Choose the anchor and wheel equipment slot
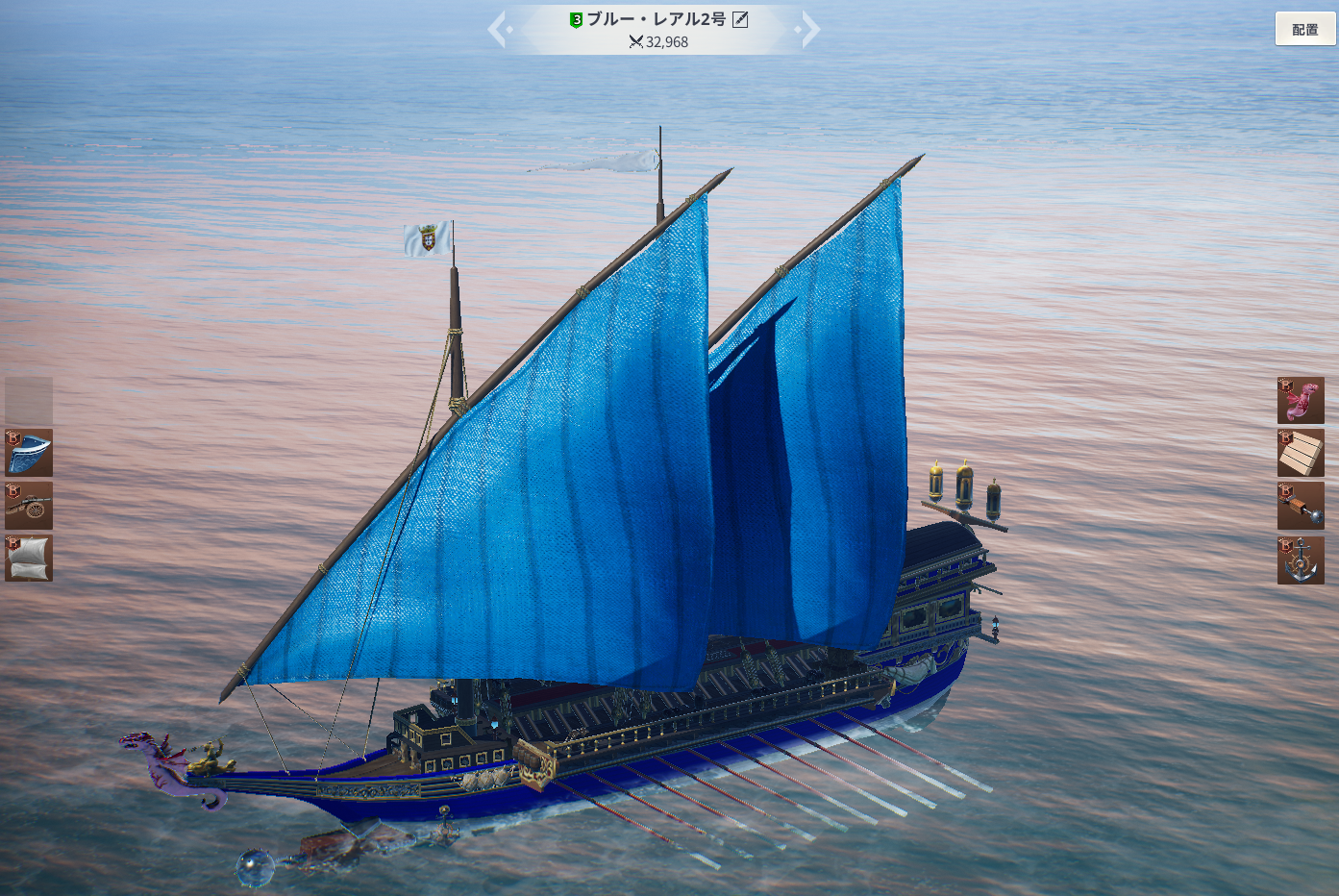This screenshot has width=1339, height=896. pyautogui.click(x=1301, y=560)
